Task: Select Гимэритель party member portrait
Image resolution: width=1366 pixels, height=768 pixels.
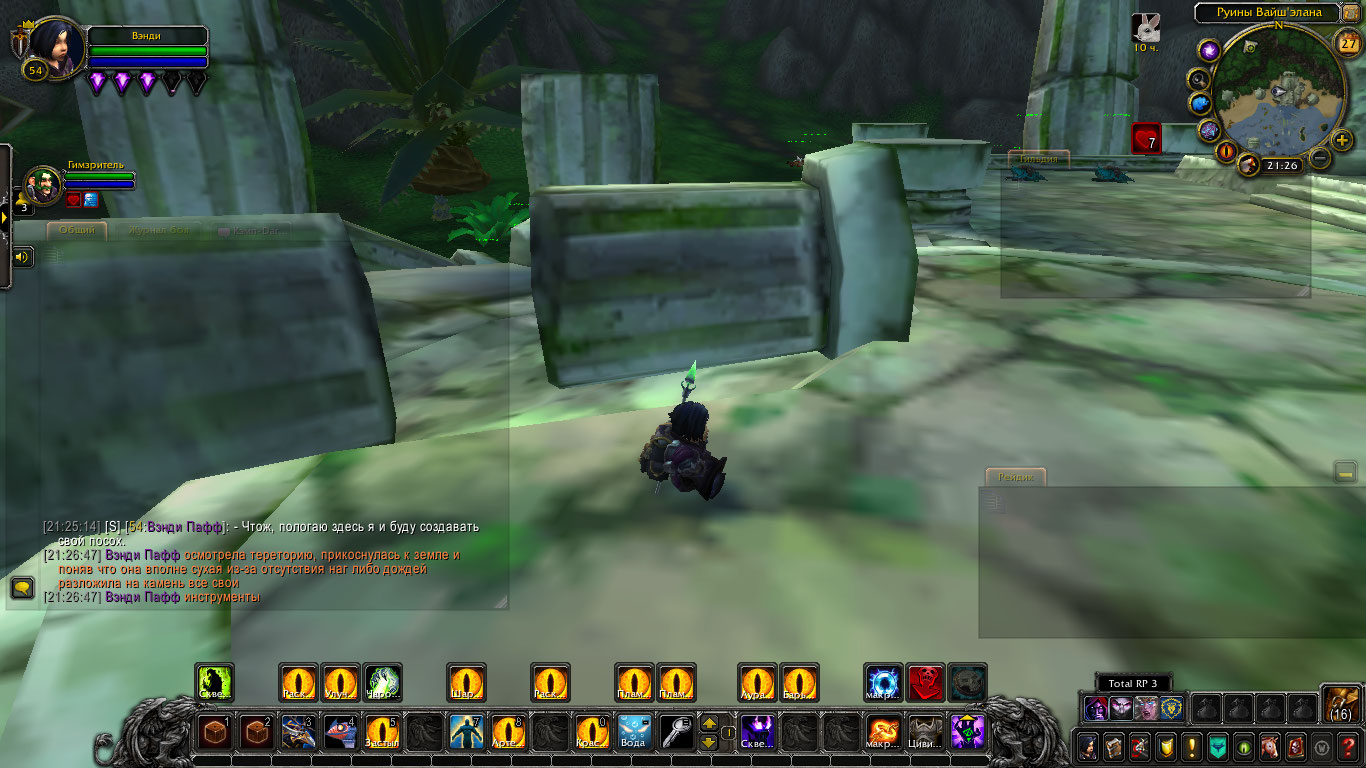Action: [42, 185]
